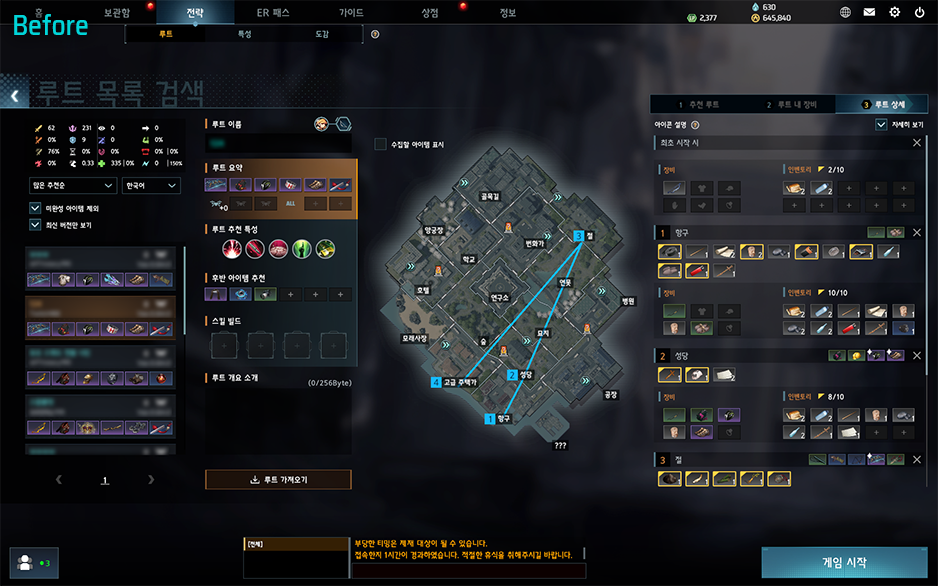Switch to the 특성 sub-tab
This screenshot has width=938, height=586.
[244, 34]
